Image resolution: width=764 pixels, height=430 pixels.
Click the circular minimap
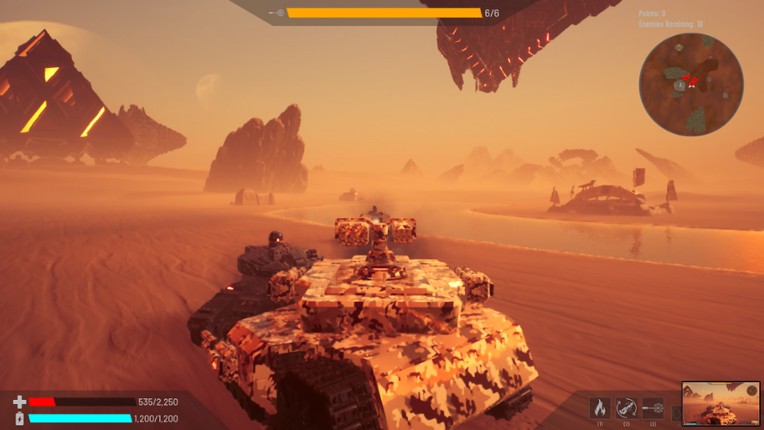coord(691,84)
